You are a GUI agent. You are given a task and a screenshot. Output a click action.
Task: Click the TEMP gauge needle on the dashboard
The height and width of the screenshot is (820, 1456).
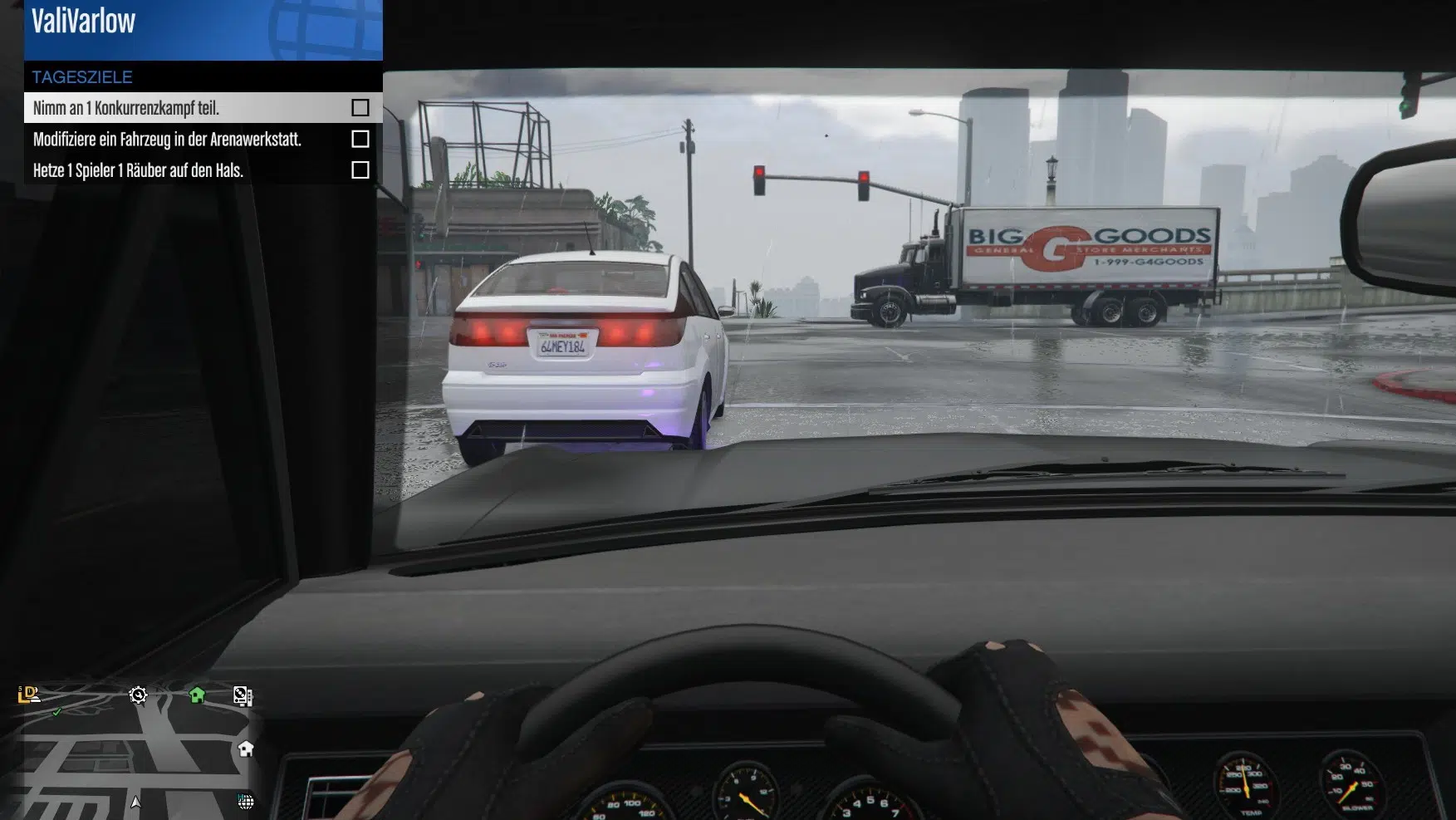point(1246,782)
